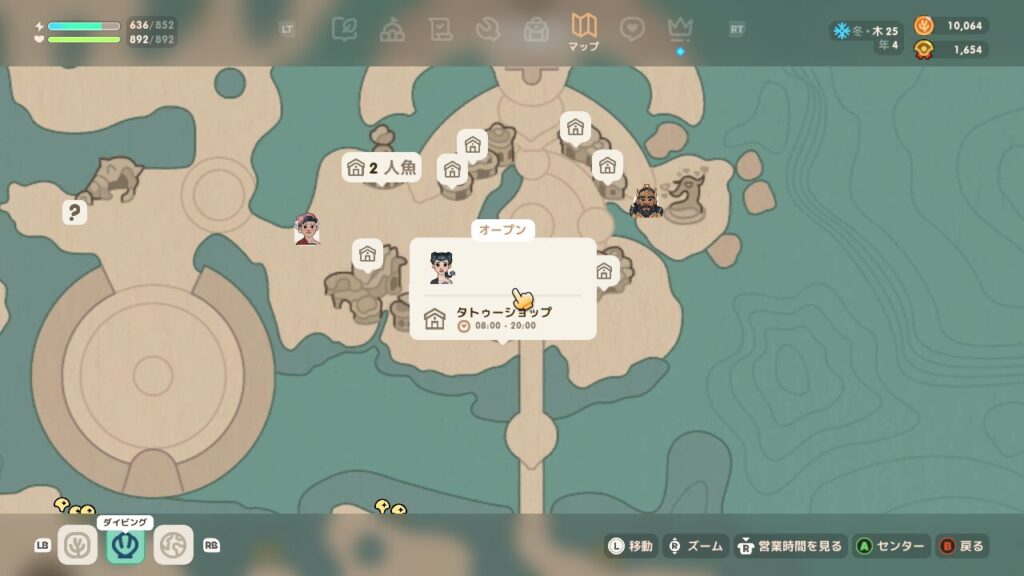
Task: Select the wrench crafting tab
Action: click(x=488, y=29)
